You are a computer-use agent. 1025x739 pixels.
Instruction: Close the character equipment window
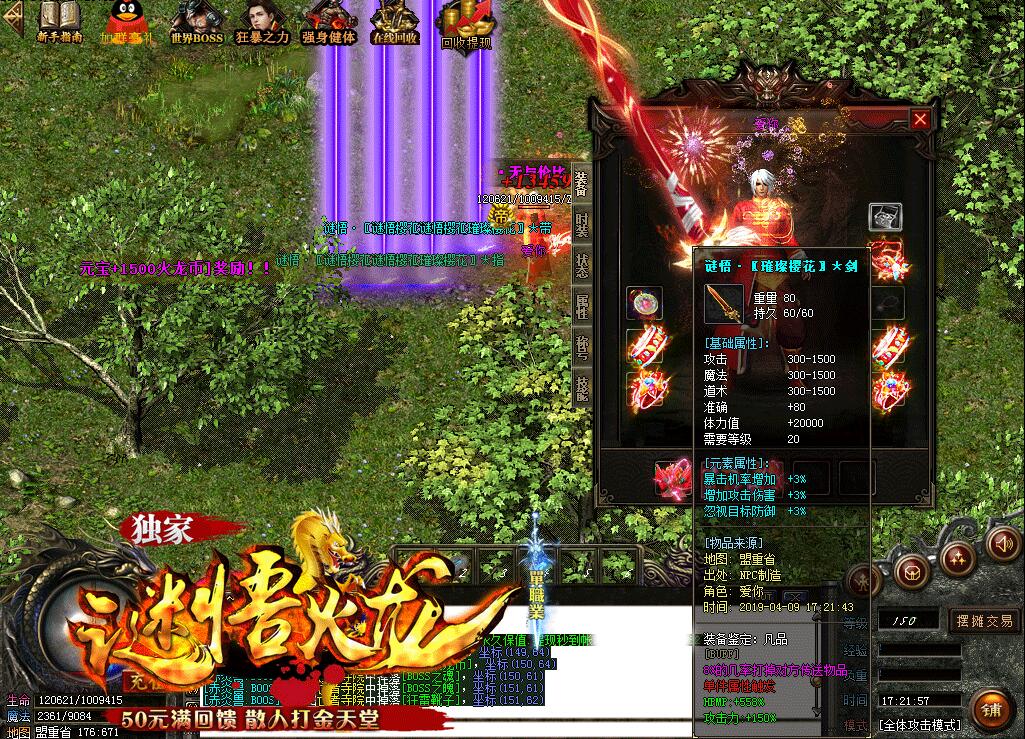click(920, 119)
